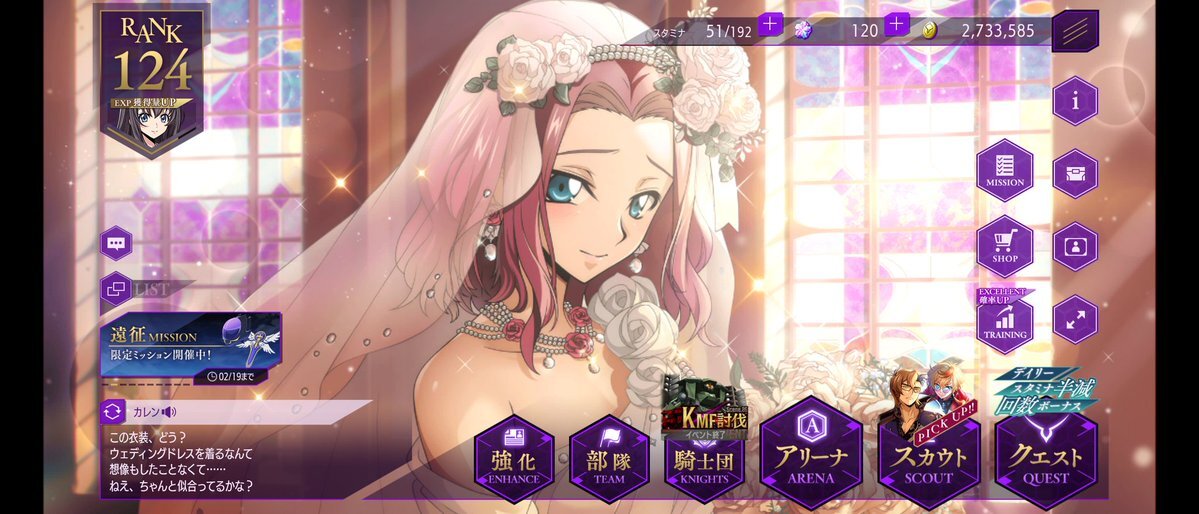This screenshot has width=1199, height=514.
Task: Open the present box icon
Action: 1075,173
